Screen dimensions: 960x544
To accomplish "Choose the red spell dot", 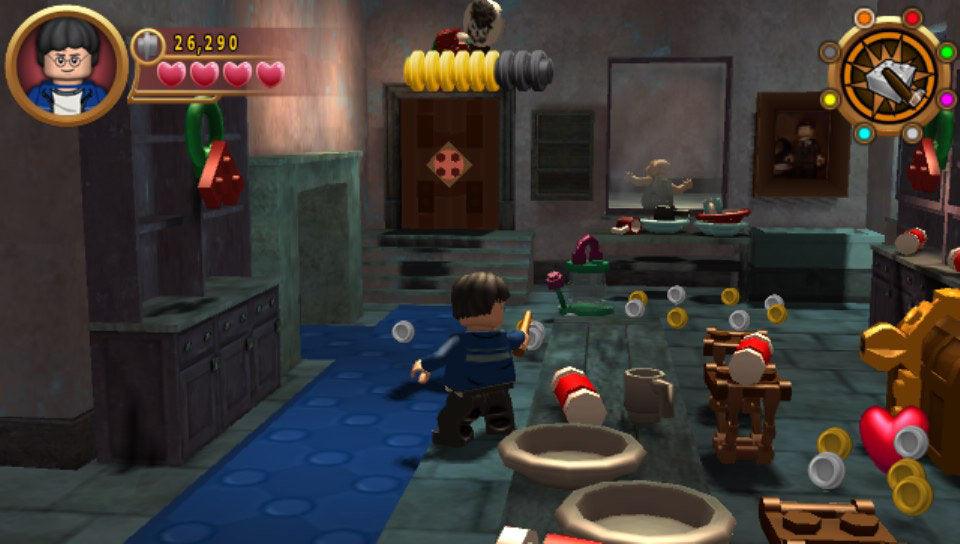I will [912, 17].
